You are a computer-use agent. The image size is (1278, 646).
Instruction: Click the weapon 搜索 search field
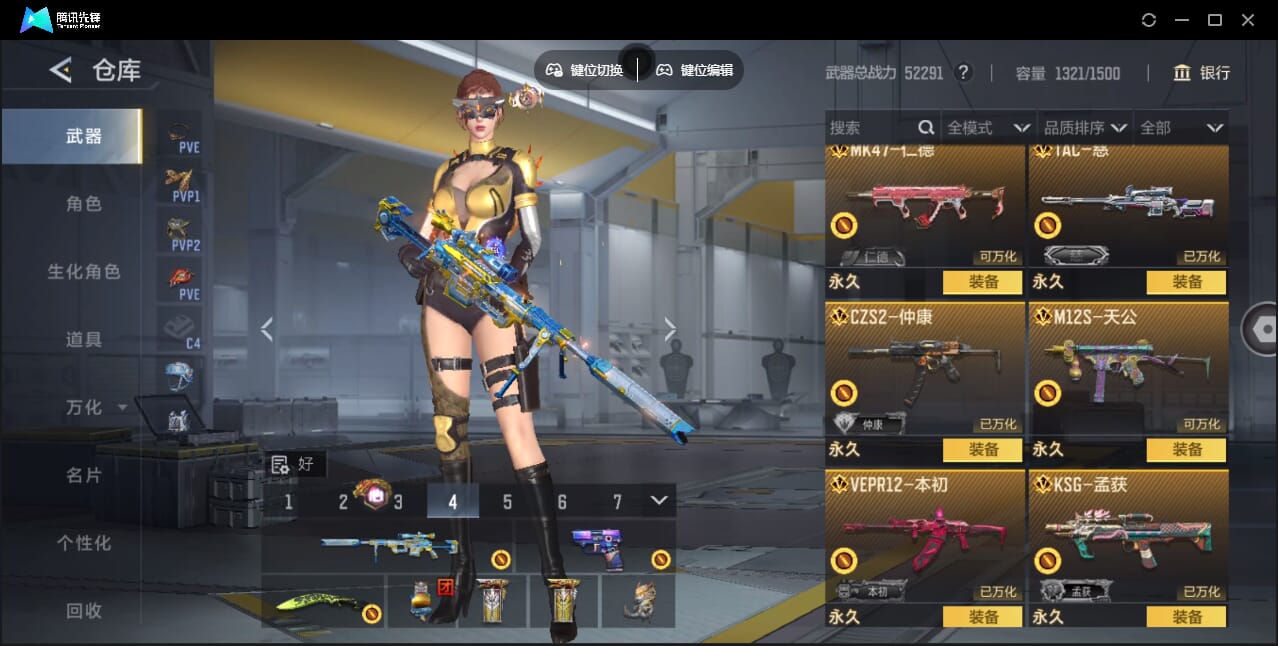[870, 128]
